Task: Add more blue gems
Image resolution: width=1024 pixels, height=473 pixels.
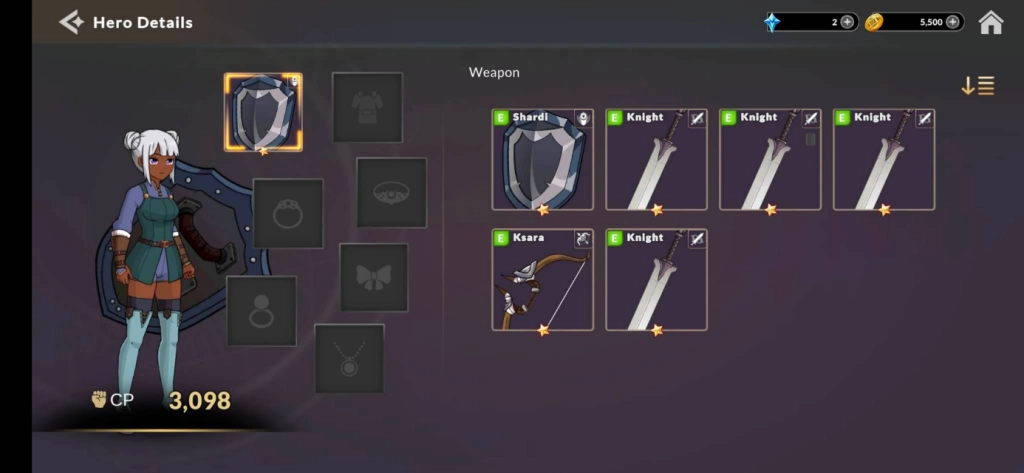Action: pos(847,22)
